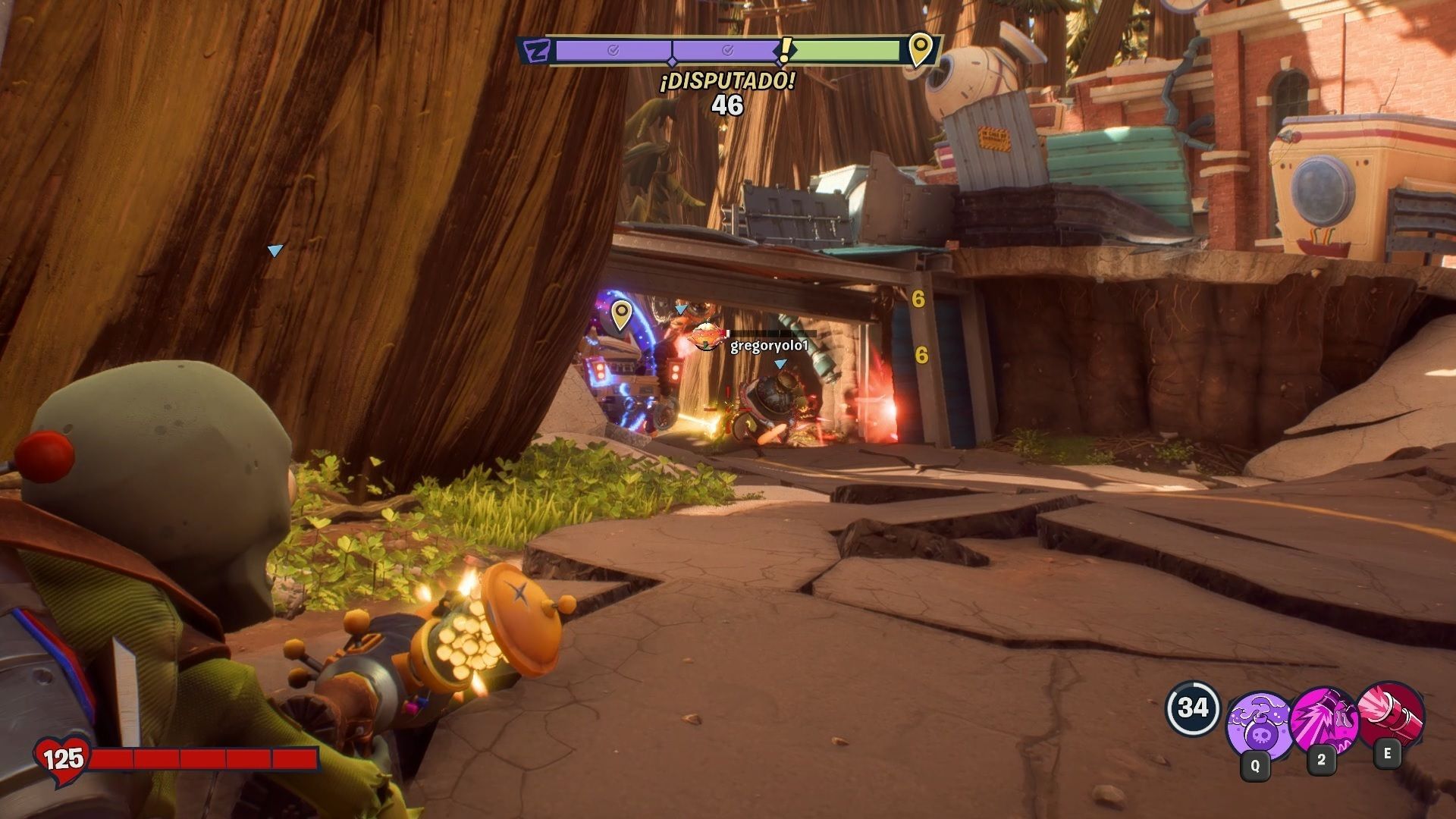The image size is (1456, 819).
Task: Use the magenta potion burst ability
Action: [1323, 720]
